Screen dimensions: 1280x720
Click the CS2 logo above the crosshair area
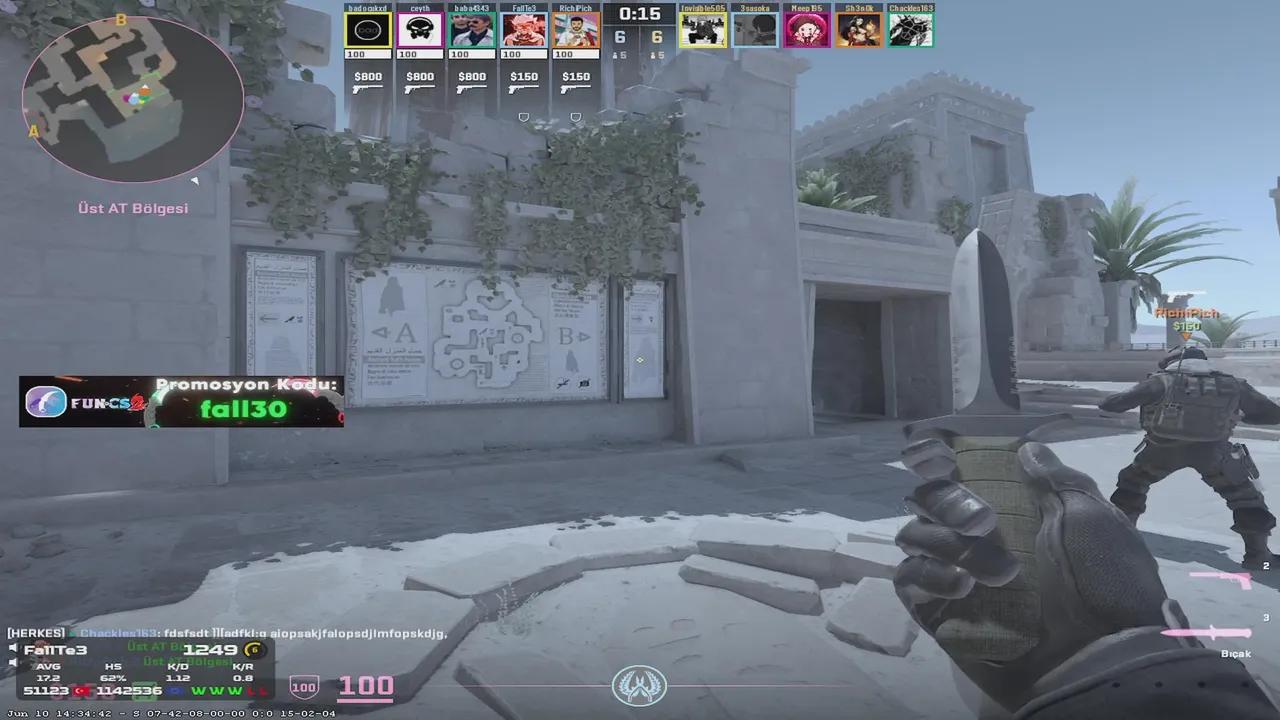click(x=639, y=686)
